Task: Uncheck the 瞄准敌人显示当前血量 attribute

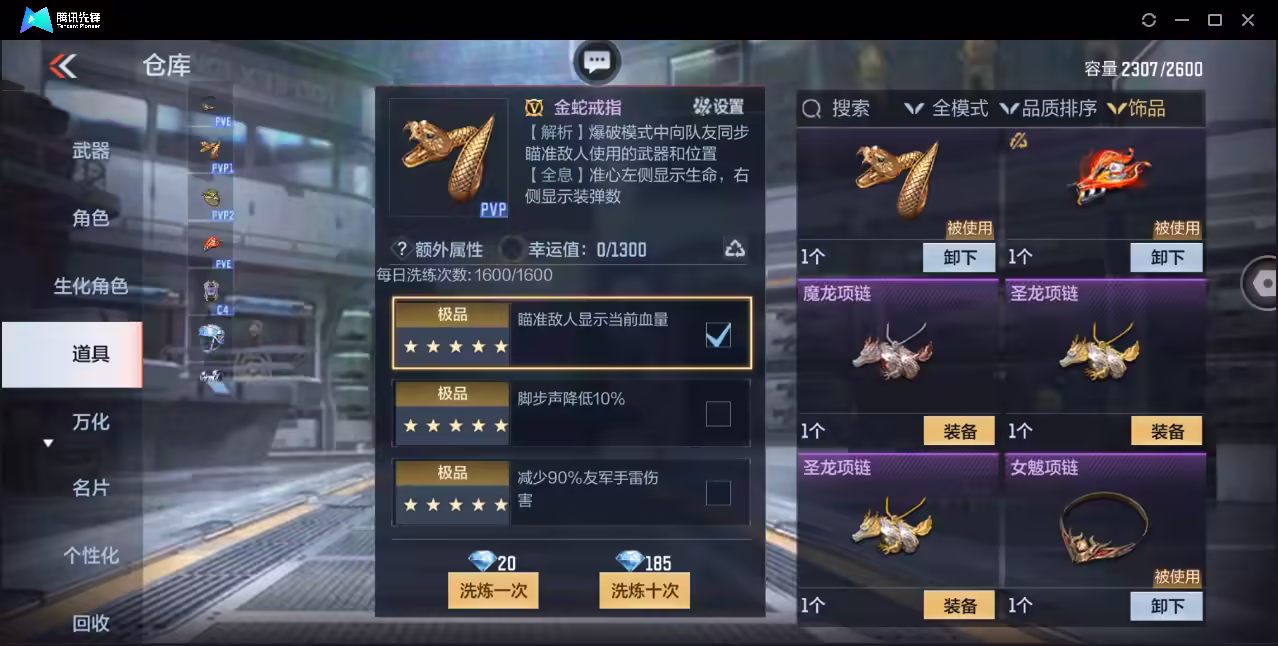Action: pyautogui.click(x=718, y=335)
